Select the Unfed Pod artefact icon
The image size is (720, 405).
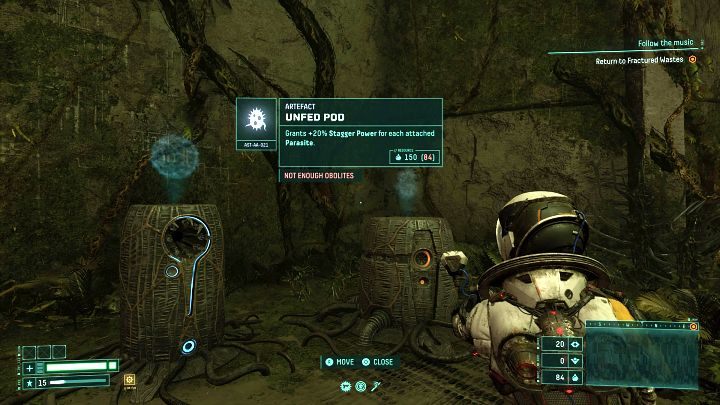coord(256,122)
